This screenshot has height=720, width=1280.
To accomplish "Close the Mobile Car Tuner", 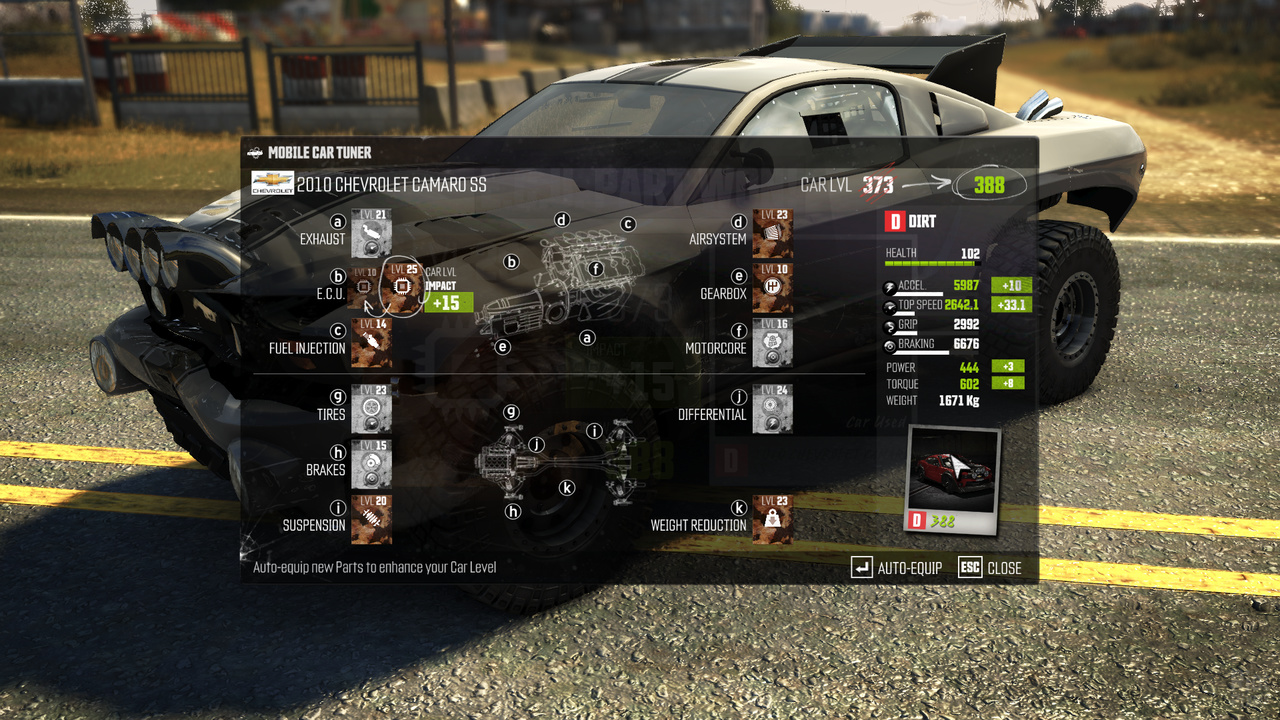I will (x=990, y=568).
